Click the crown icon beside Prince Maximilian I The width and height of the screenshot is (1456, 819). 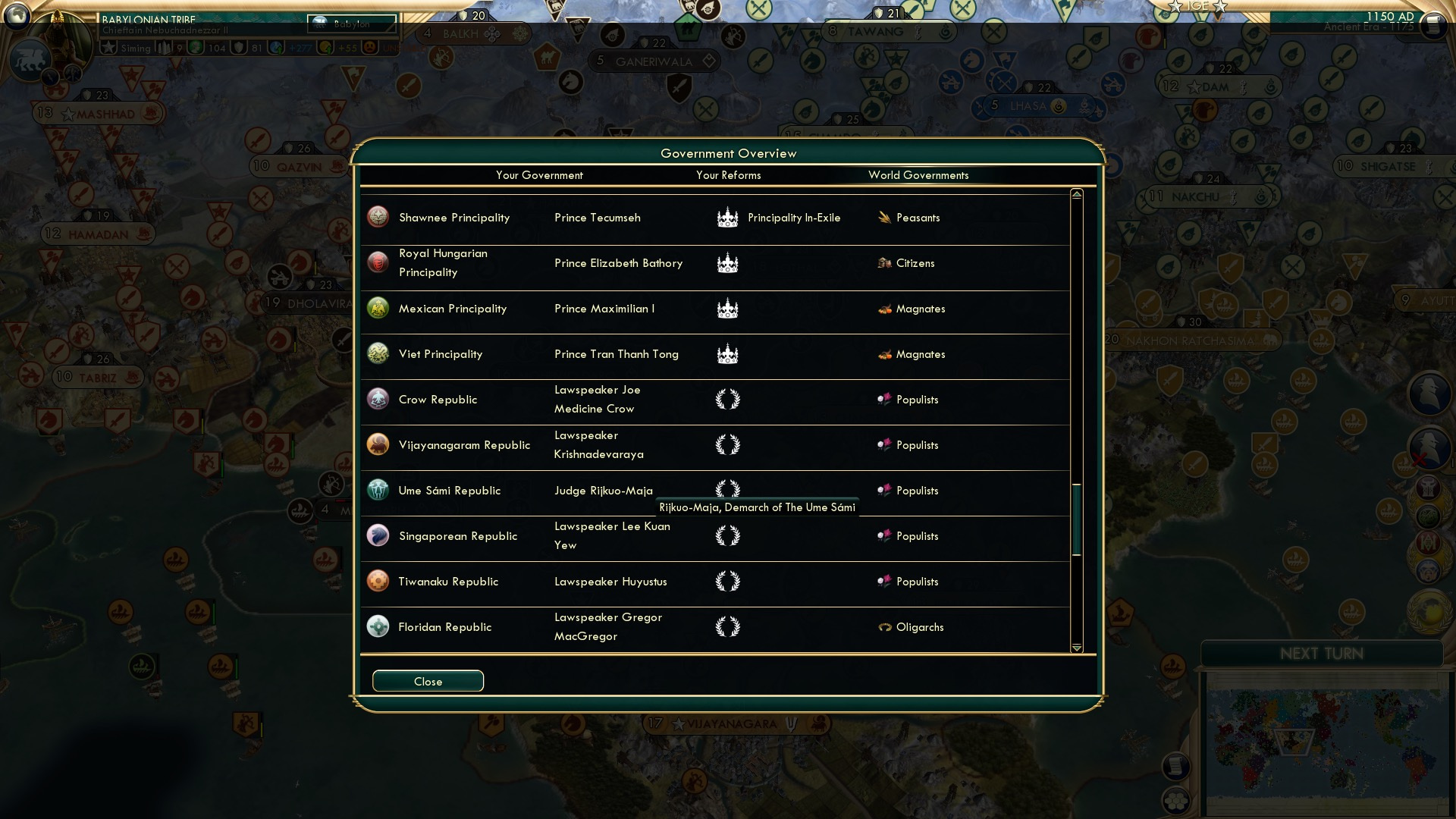(x=728, y=309)
